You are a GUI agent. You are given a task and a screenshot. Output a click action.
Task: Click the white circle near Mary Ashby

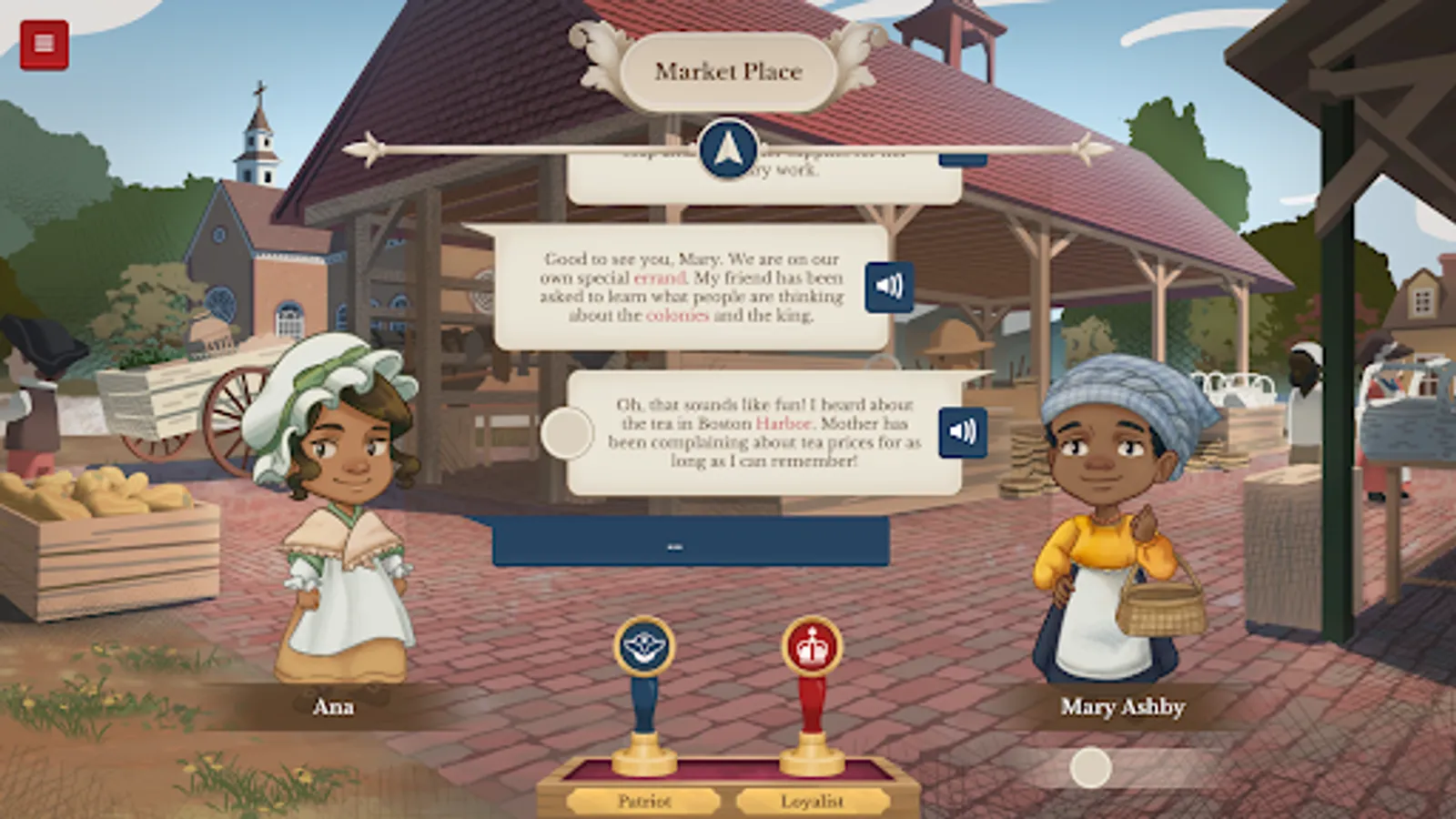(x=1088, y=769)
